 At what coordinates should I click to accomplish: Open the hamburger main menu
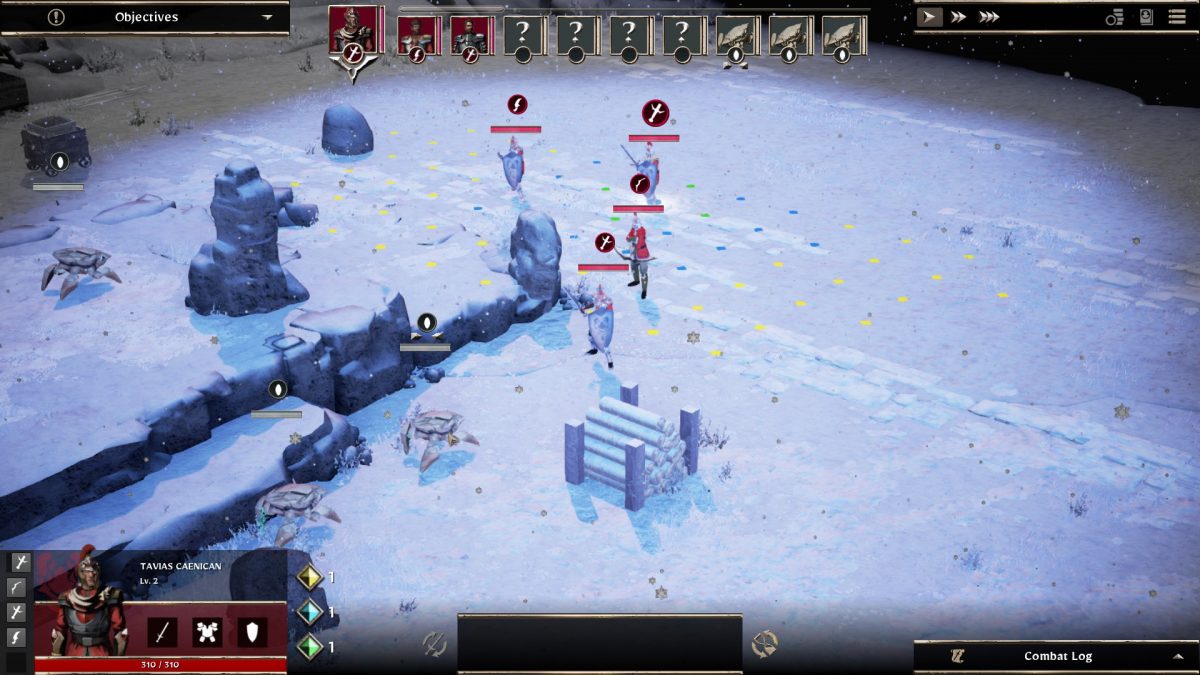pyautogui.click(x=1177, y=17)
